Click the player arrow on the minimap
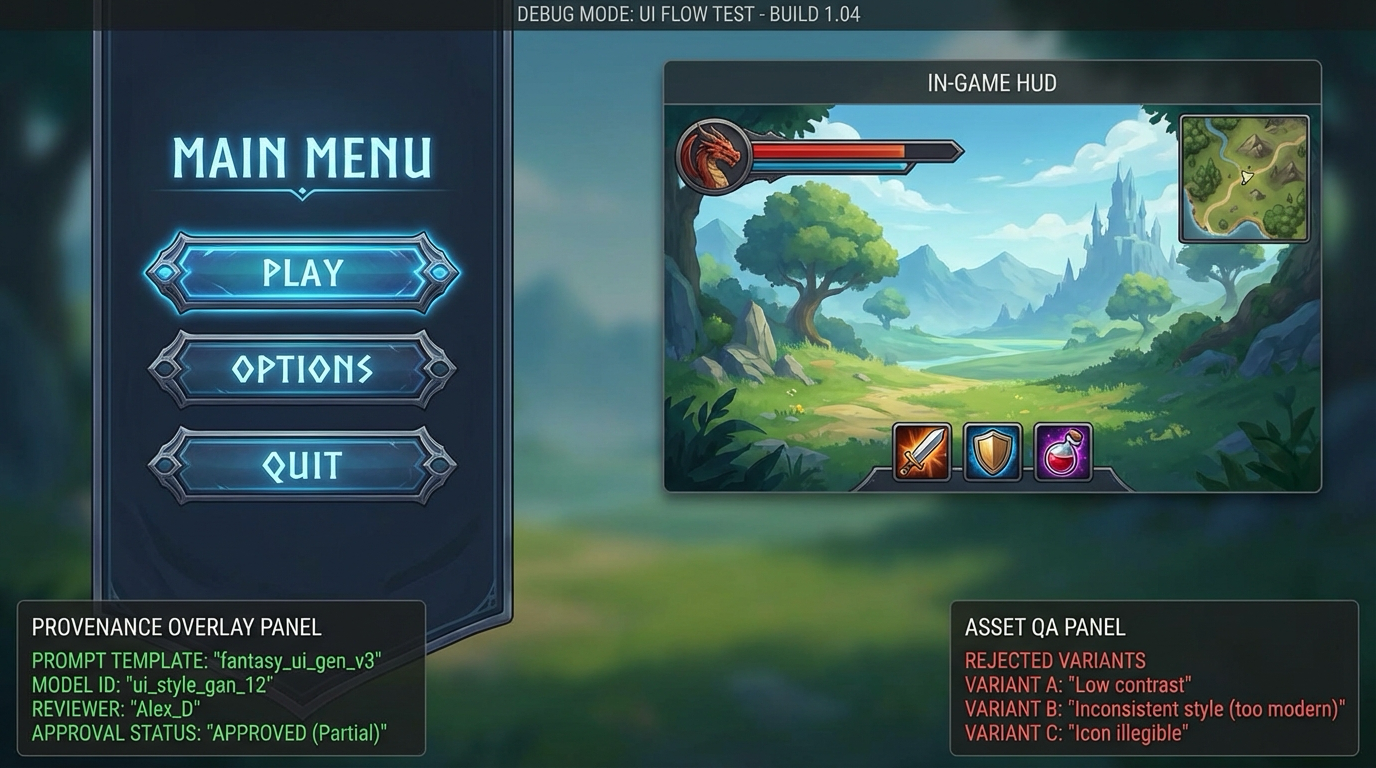The image size is (1376, 768). [x=1246, y=177]
